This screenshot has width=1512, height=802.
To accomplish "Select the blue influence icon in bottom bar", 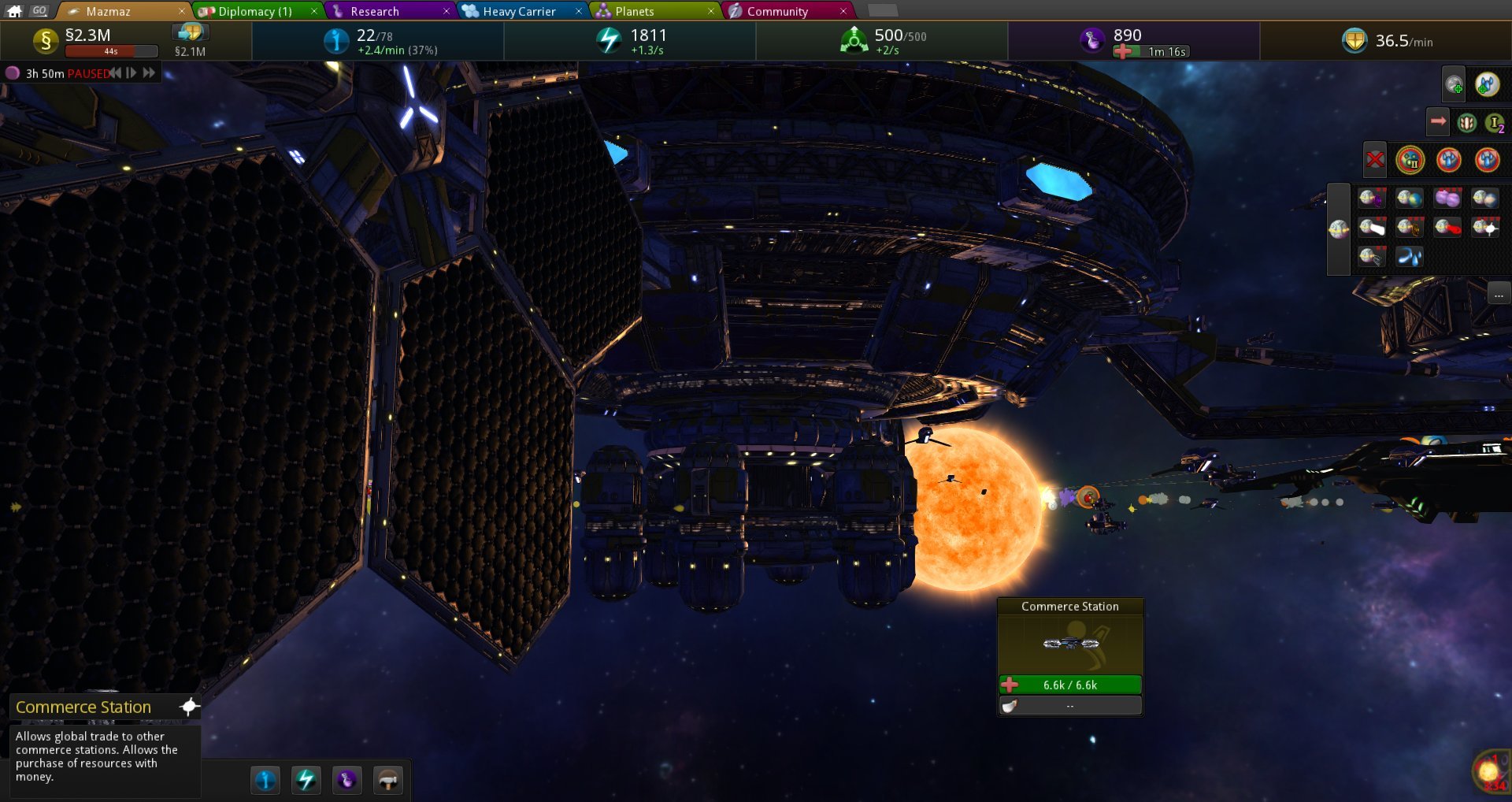I will 265,780.
